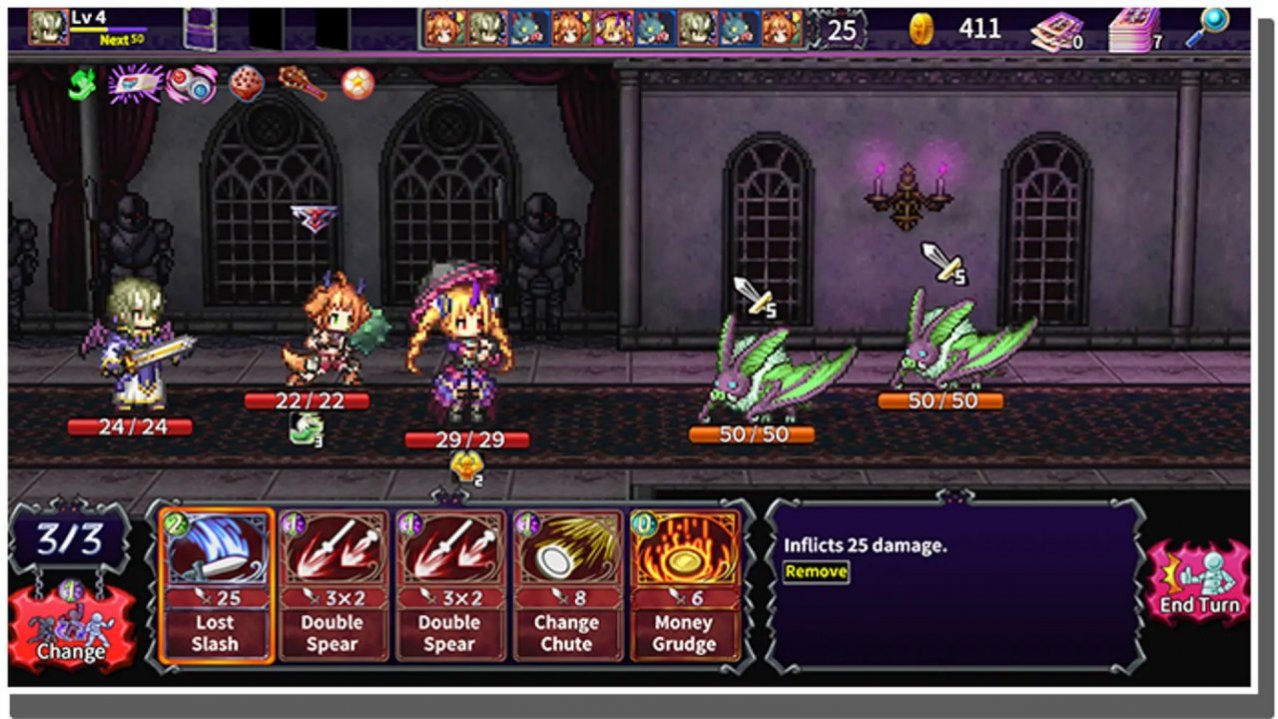
Task: Click the Lv 4 character portrait
Action: [47, 27]
